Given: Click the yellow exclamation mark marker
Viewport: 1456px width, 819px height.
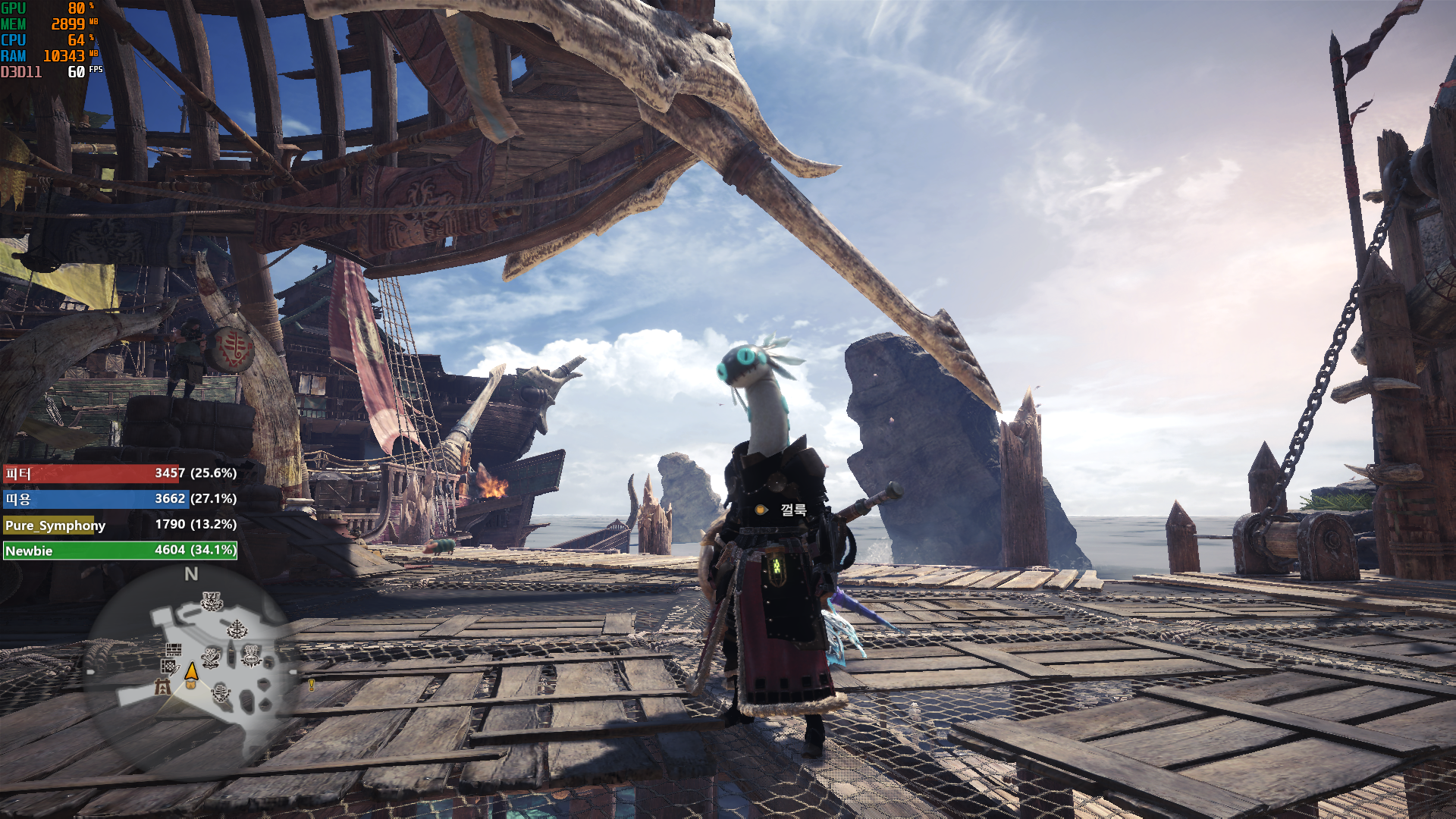Looking at the screenshot, I should (x=311, y=685).
